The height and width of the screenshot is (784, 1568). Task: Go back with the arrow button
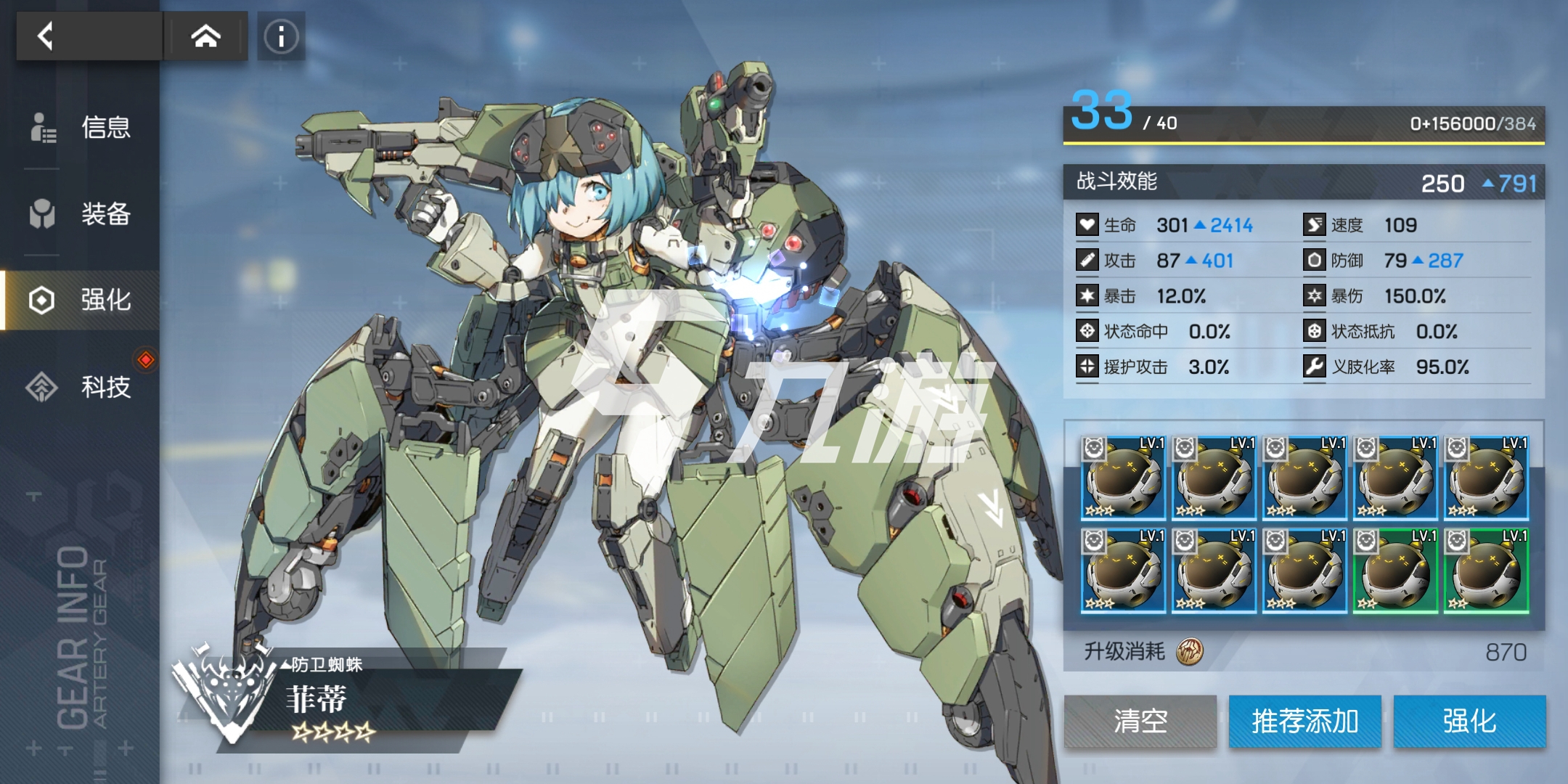click(x=45, y=36)
